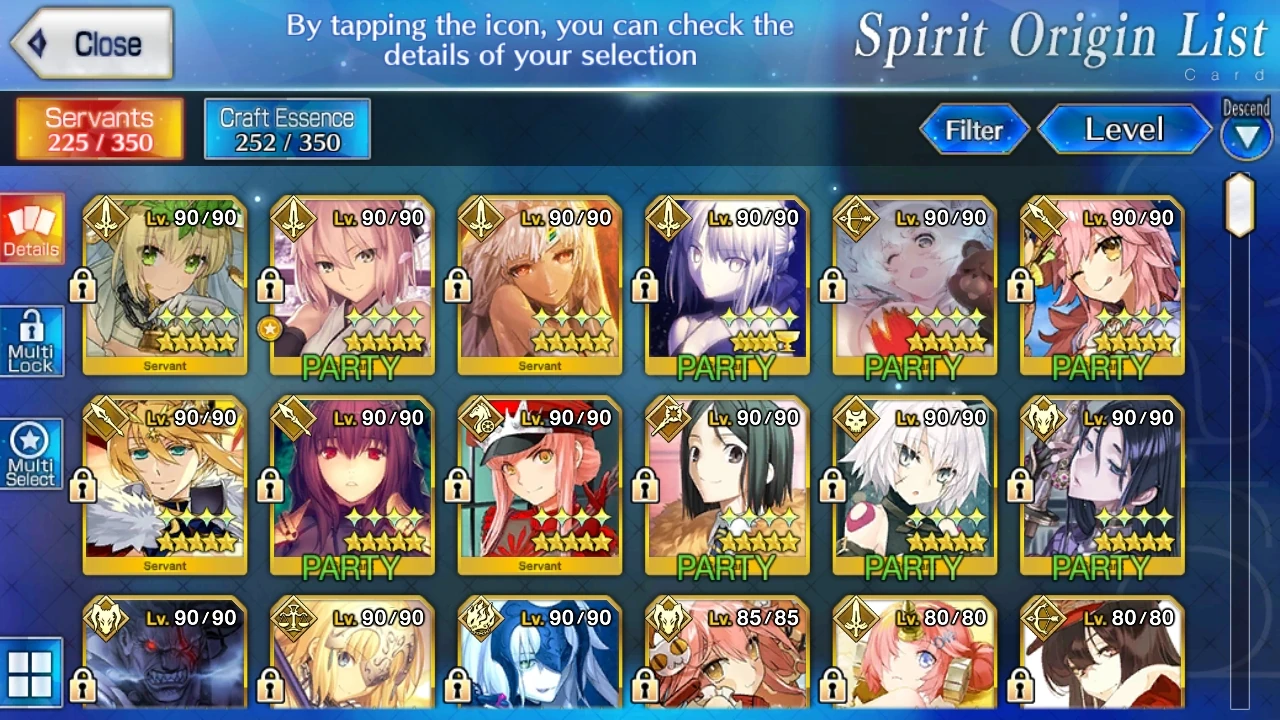Switch to the Servants tab
The height and width of the screenshot is (720, 1280).
click(97, 128)
